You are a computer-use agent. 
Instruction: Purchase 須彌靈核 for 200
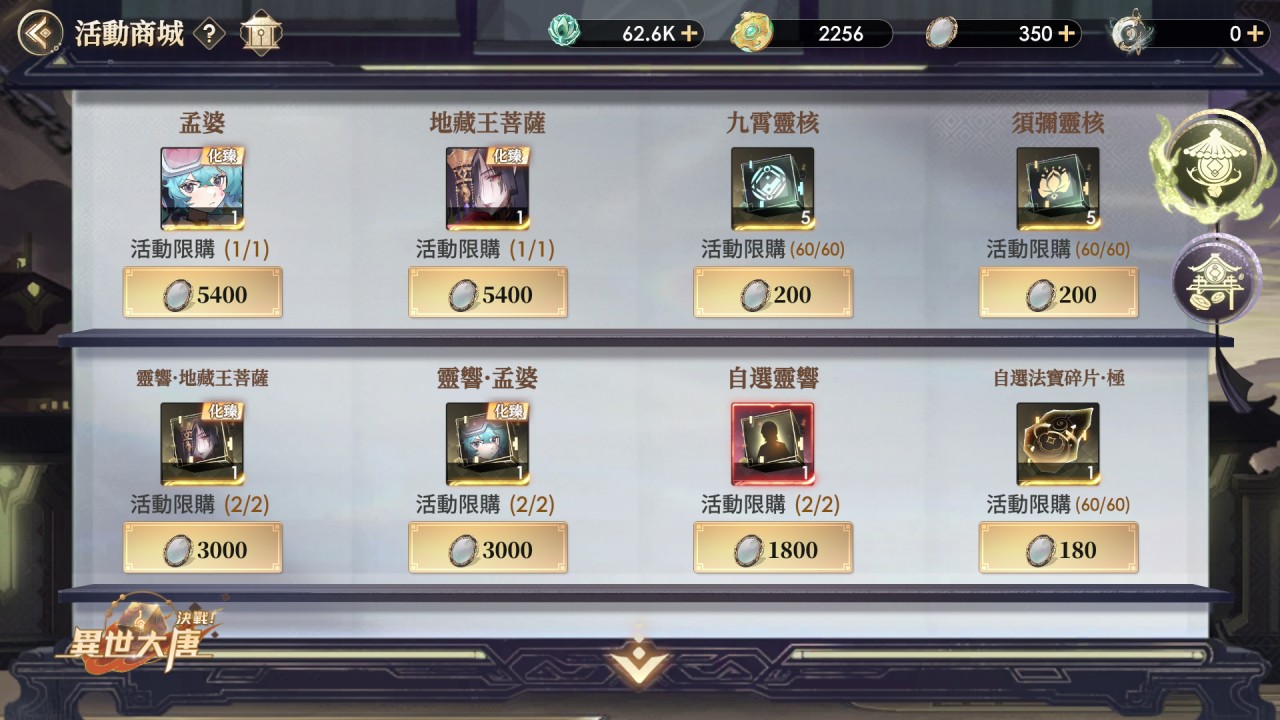click(x=1058, y=294)
